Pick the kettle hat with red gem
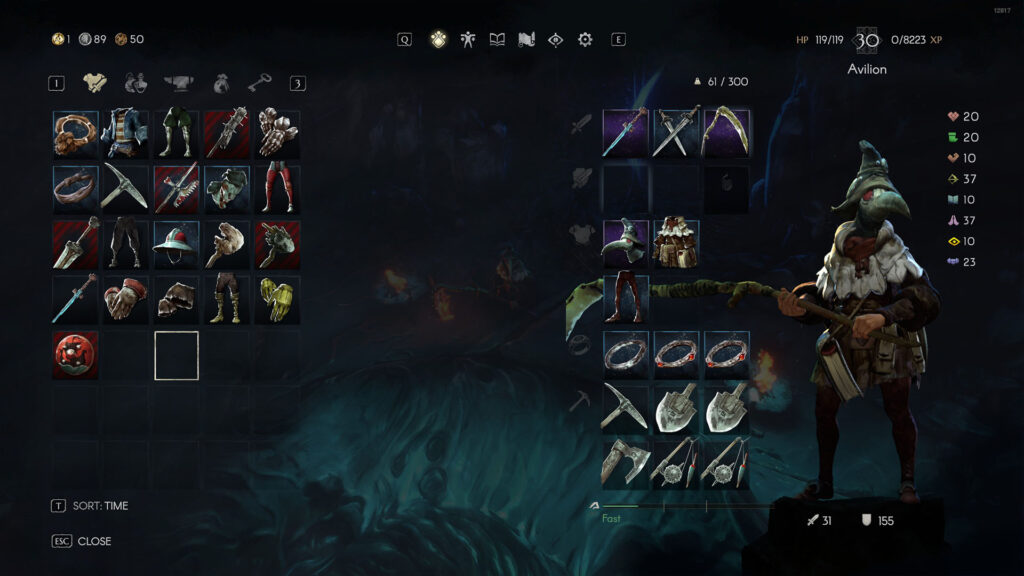1024x576 pixels. 176,244
